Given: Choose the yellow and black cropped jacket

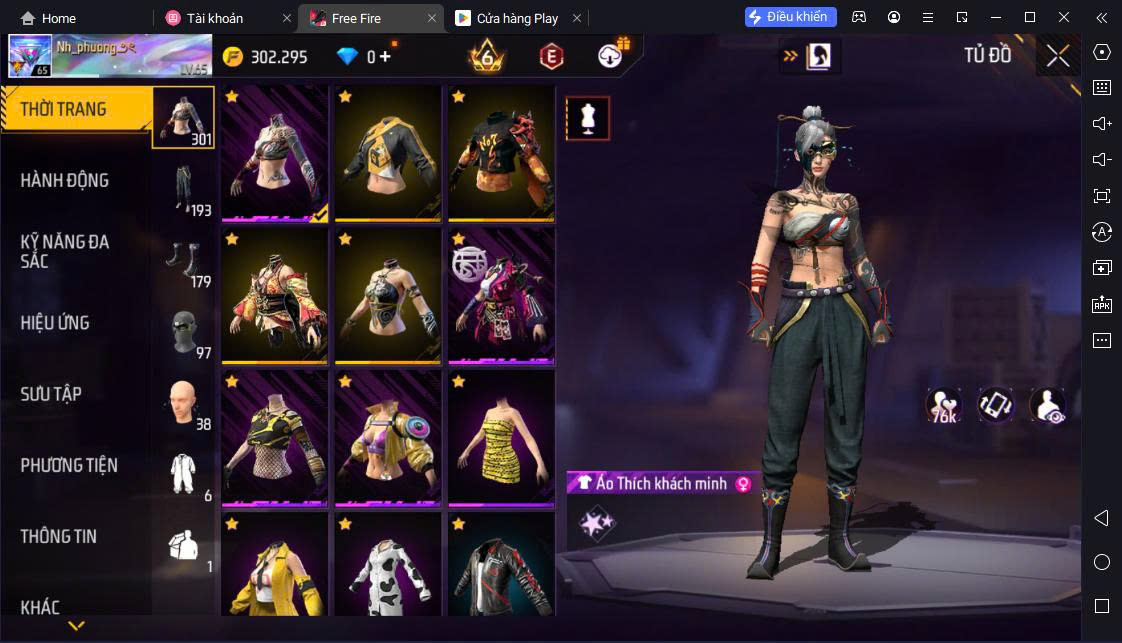Looking at the screenshot, I should tap(388, 153).
